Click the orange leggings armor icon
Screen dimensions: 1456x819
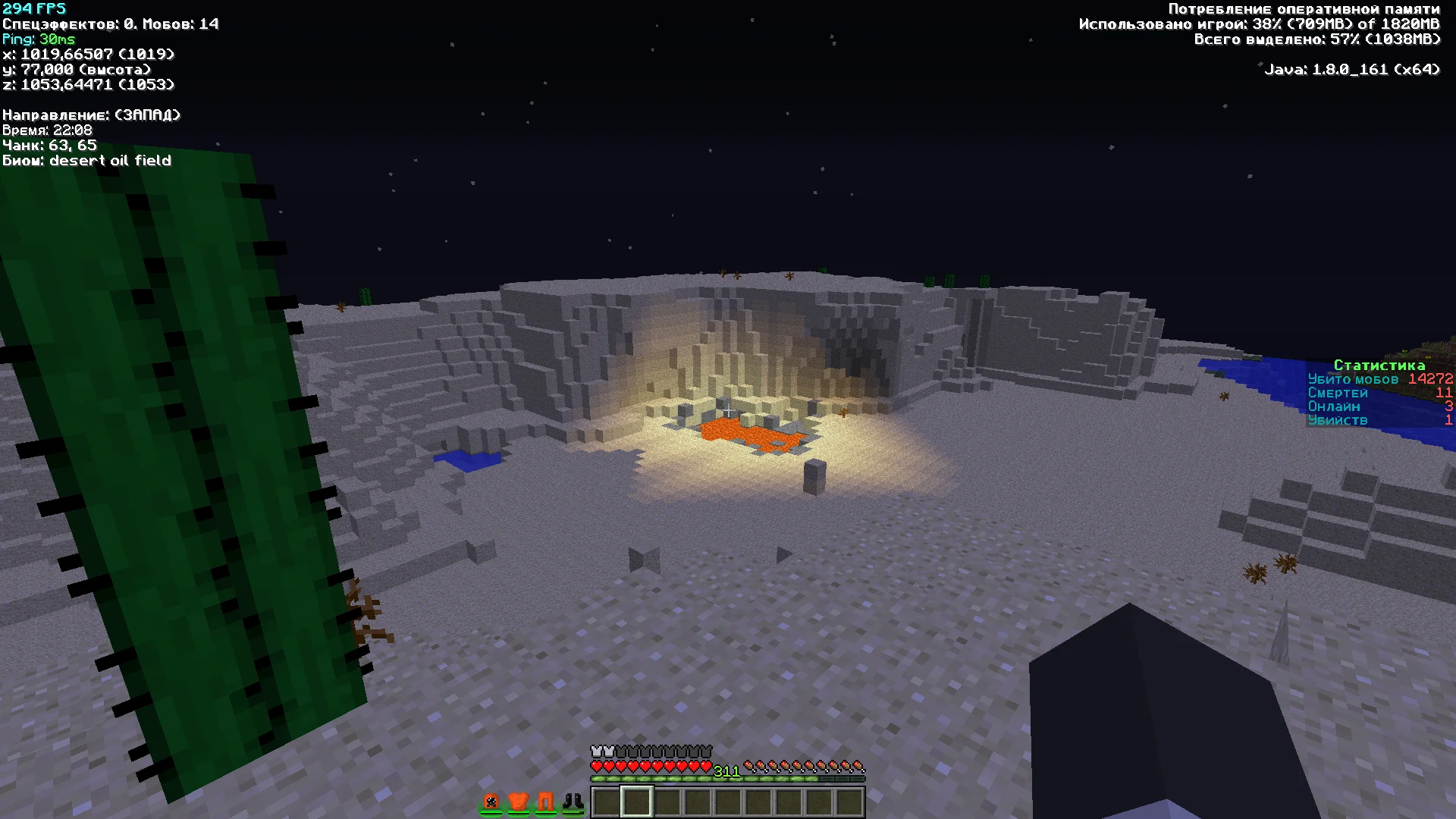point(545,801)
